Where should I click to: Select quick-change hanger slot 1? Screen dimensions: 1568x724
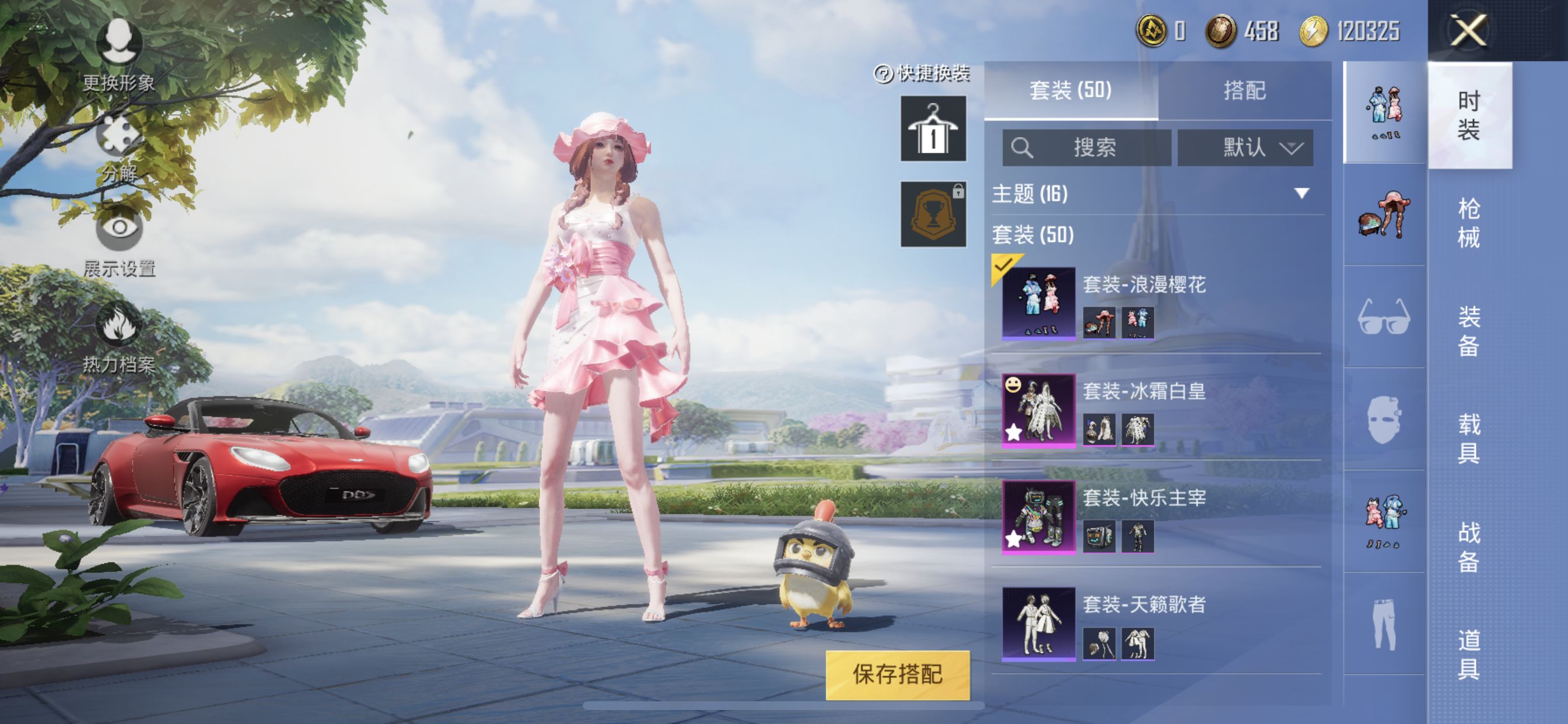pos(933,128)
